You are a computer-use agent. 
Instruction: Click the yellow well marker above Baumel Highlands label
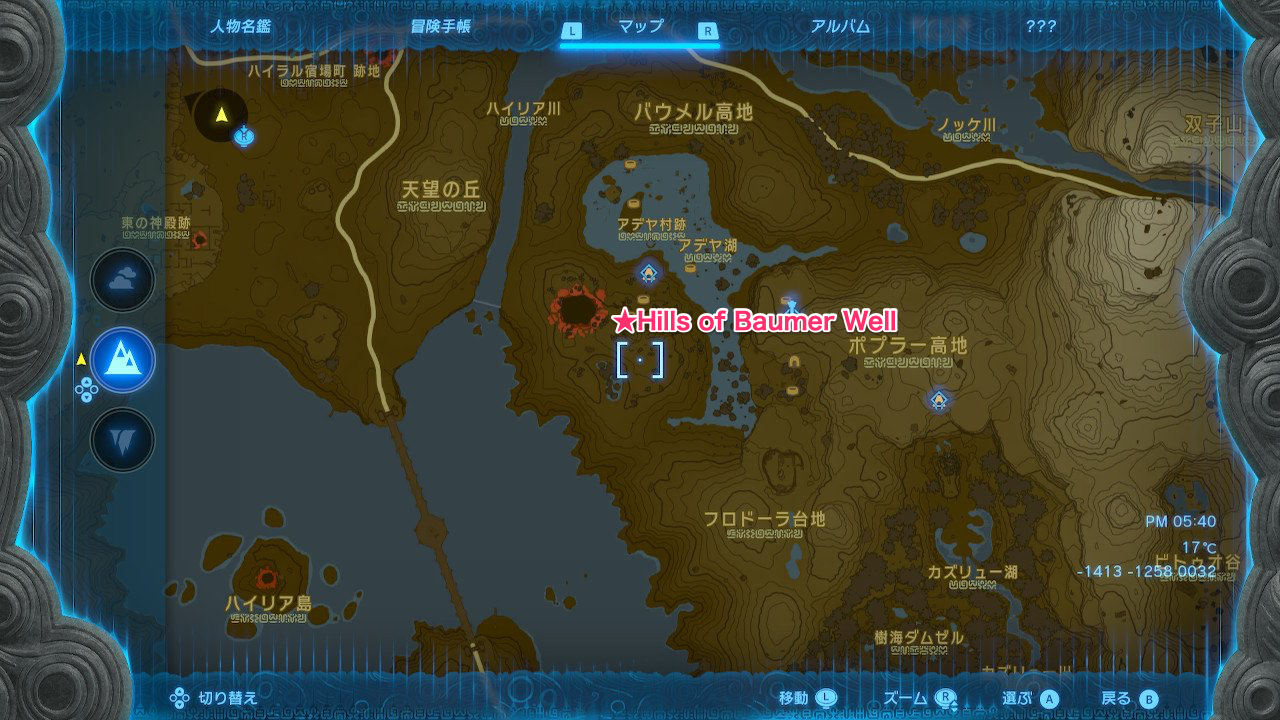pos(630,163)
